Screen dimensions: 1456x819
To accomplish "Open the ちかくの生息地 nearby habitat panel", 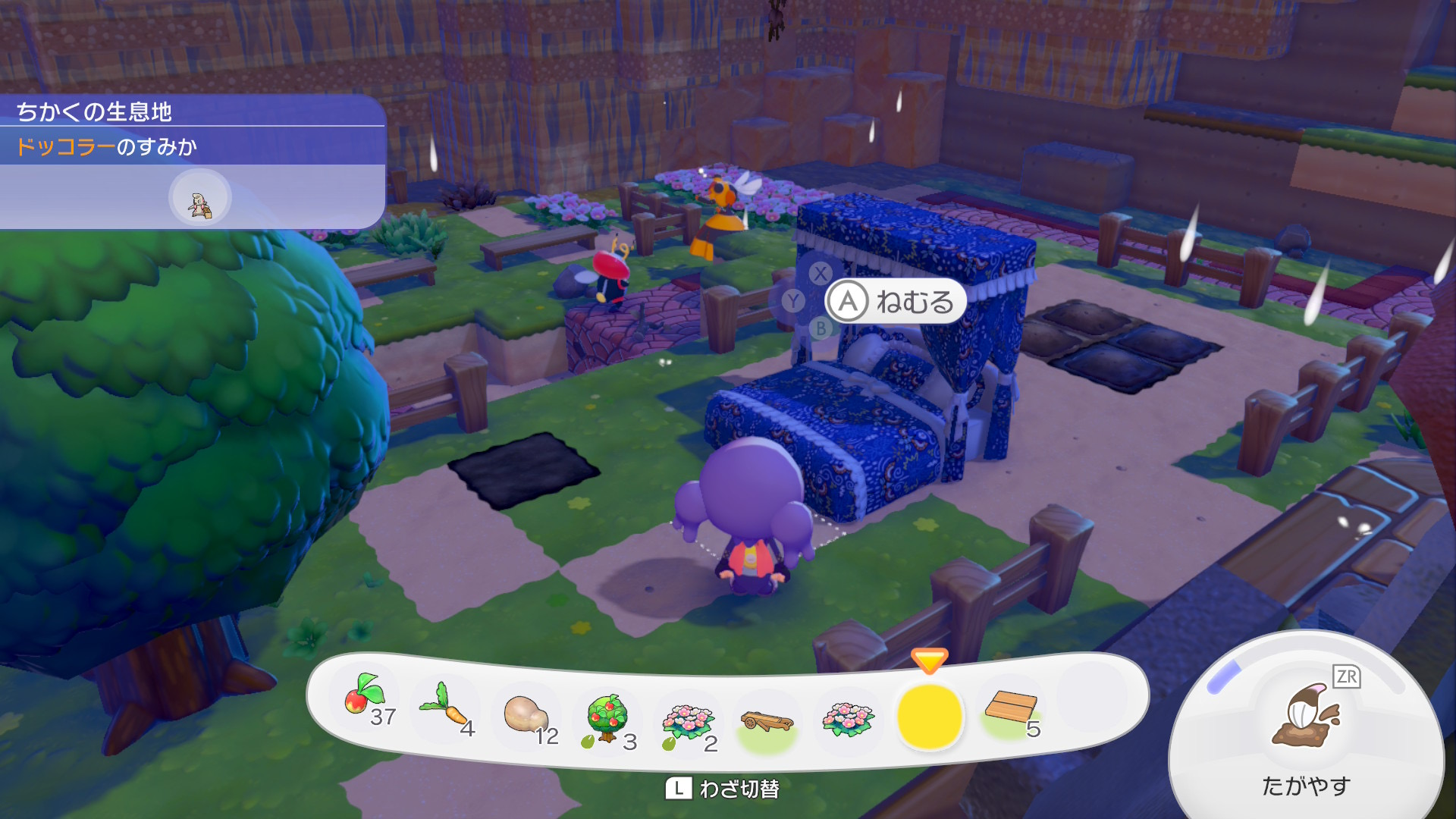I will coord(193,112).
